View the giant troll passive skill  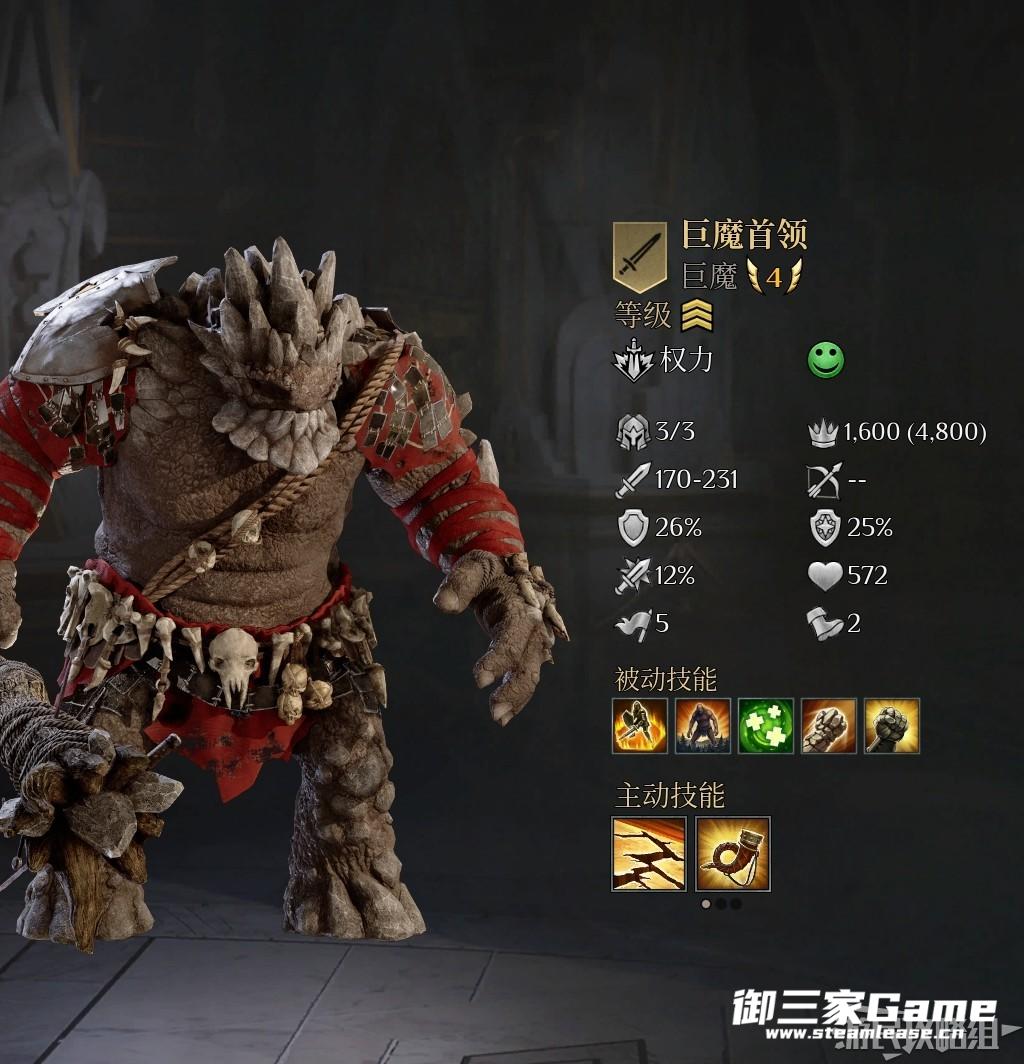702,726
